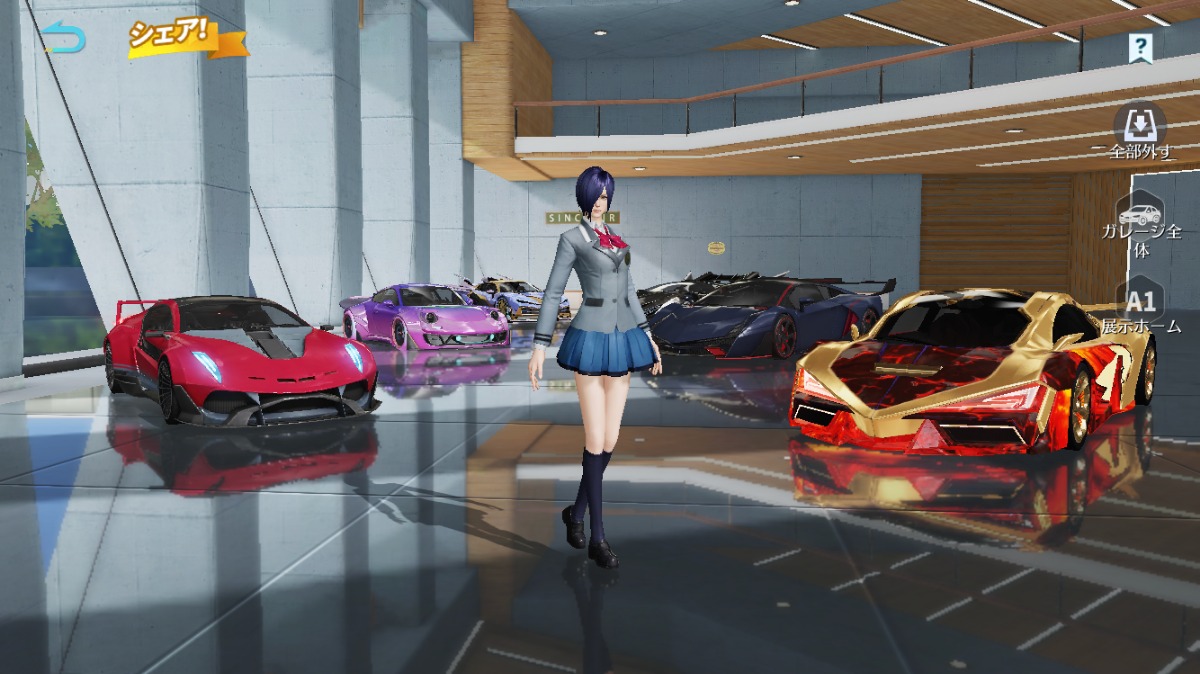Tap the yellow シェア! share banner
1200x674 pixels.
click(x=184, y=37)
